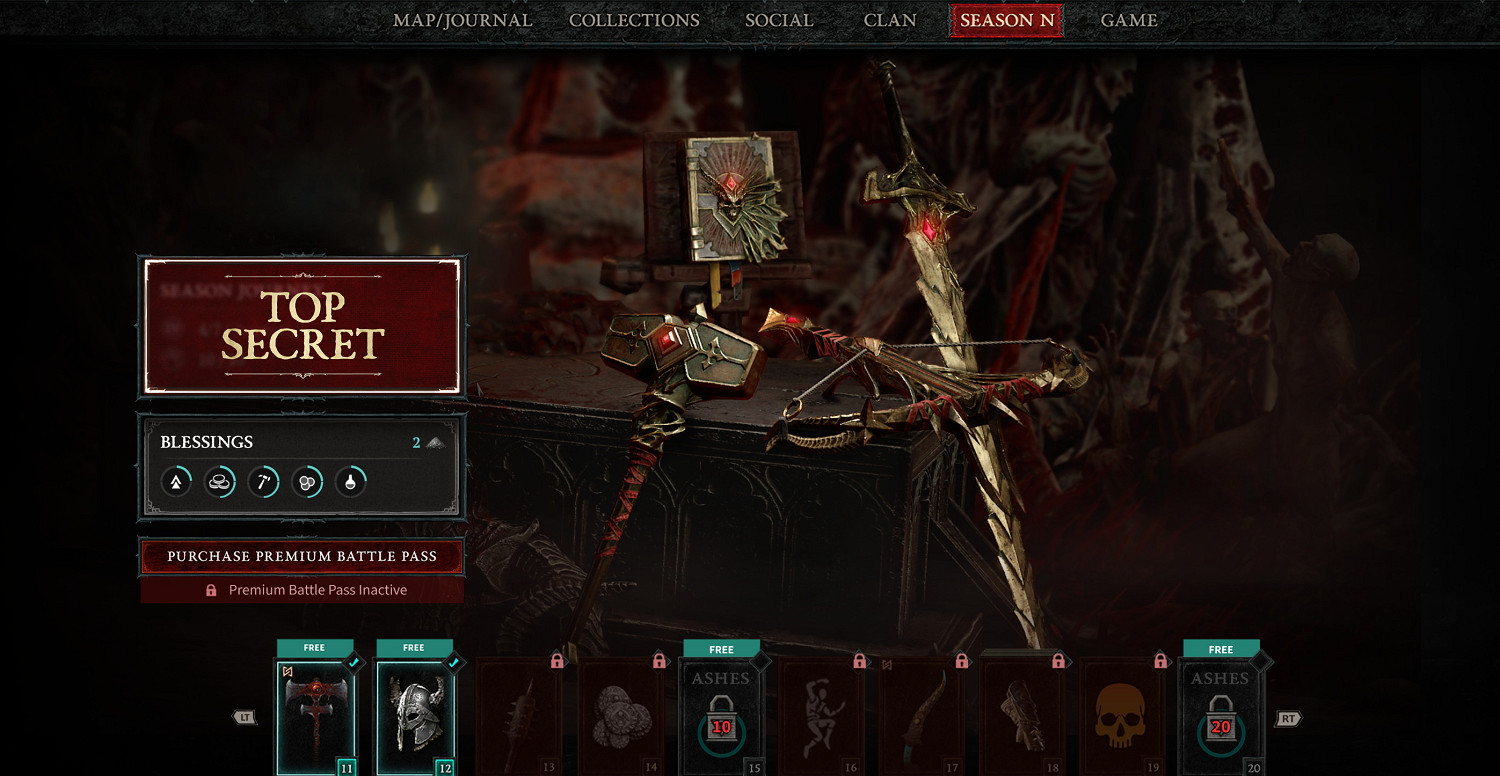This screenshot has height=776, width=1500.
Task: Pick the obols cluster blessing icon
Action: 307,482
